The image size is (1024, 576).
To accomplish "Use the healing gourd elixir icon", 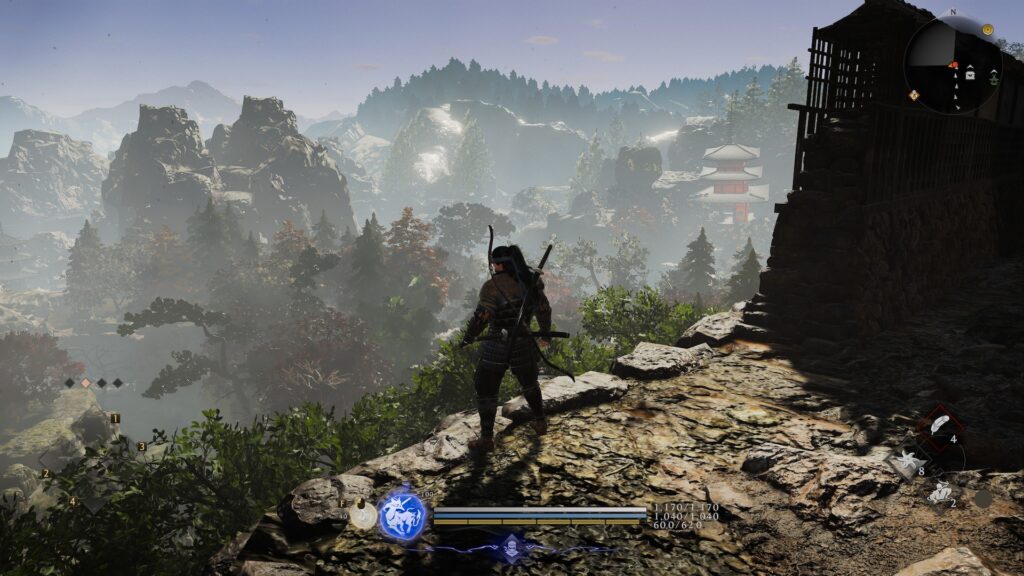I will coord(364,515).
